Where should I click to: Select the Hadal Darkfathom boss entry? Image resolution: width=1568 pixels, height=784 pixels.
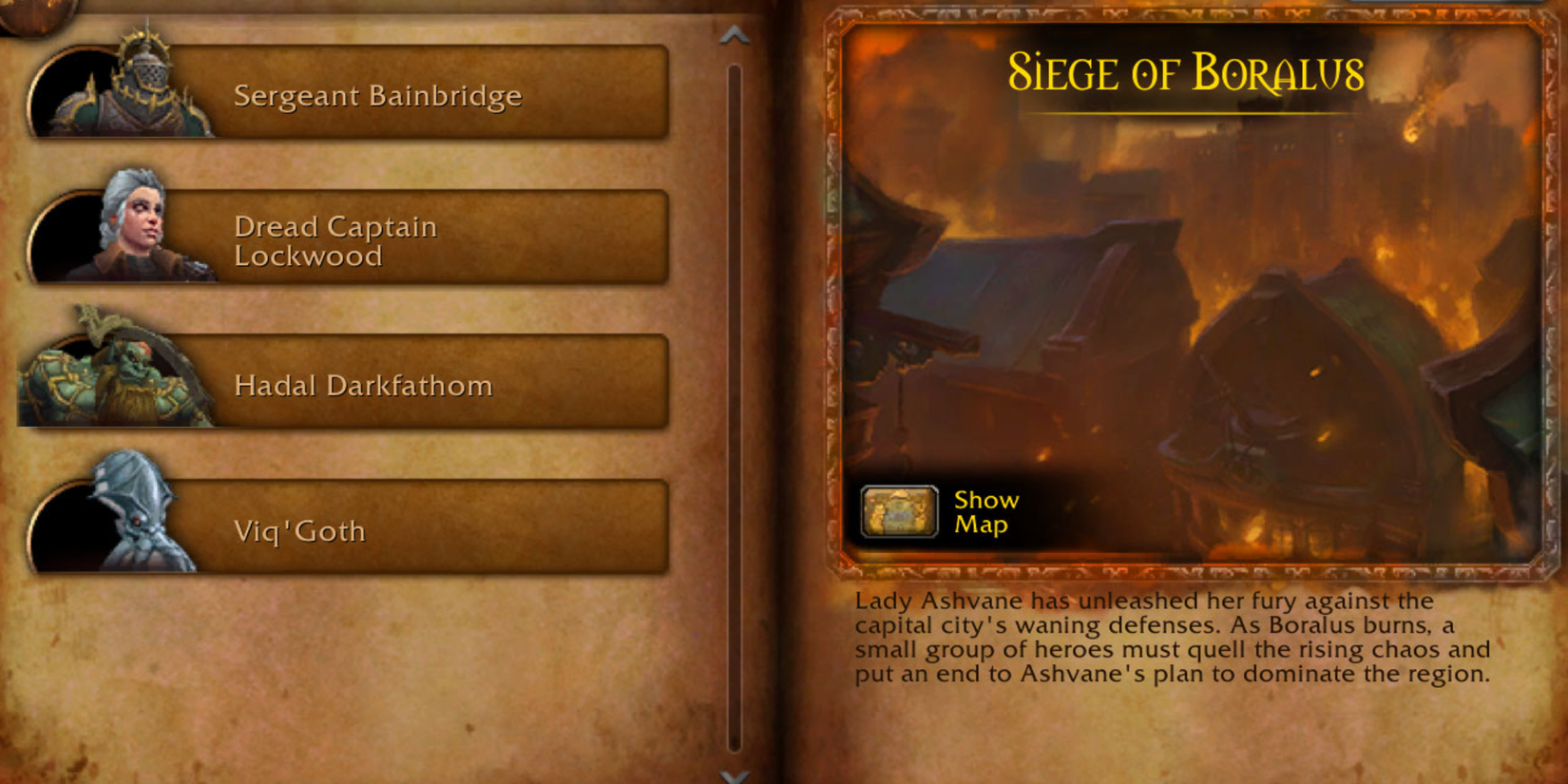point(380,385)
